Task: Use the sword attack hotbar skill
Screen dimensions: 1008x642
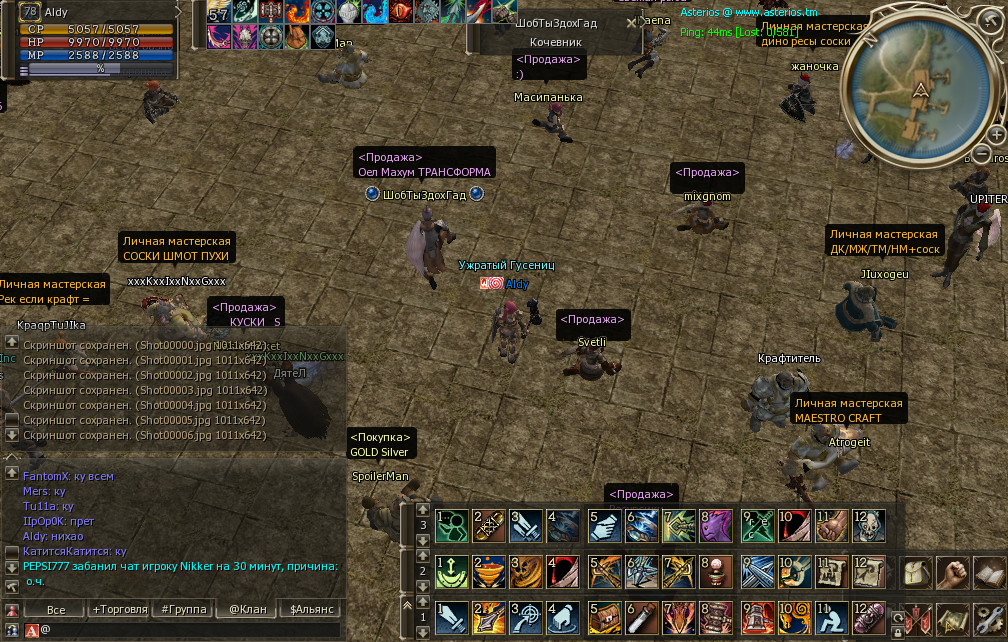Action: pyautogui.click(x=452, y=617)
